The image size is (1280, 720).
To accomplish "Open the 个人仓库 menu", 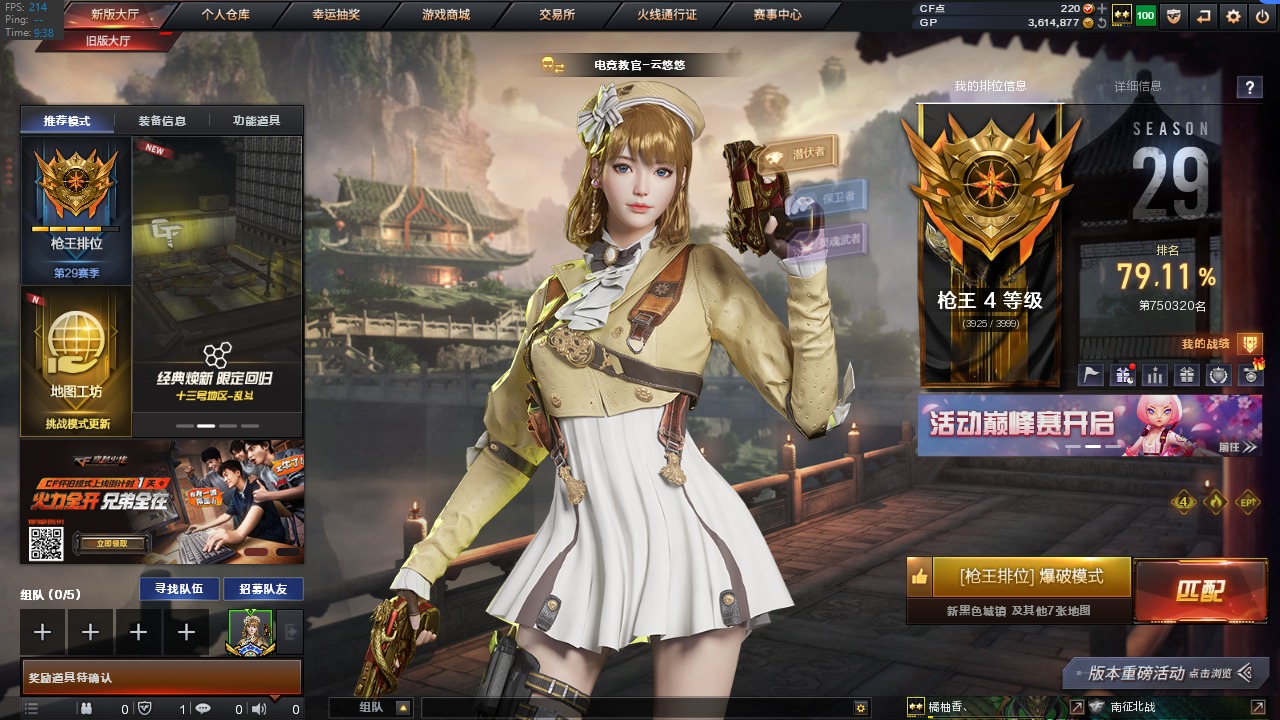I will coord(225,15).
